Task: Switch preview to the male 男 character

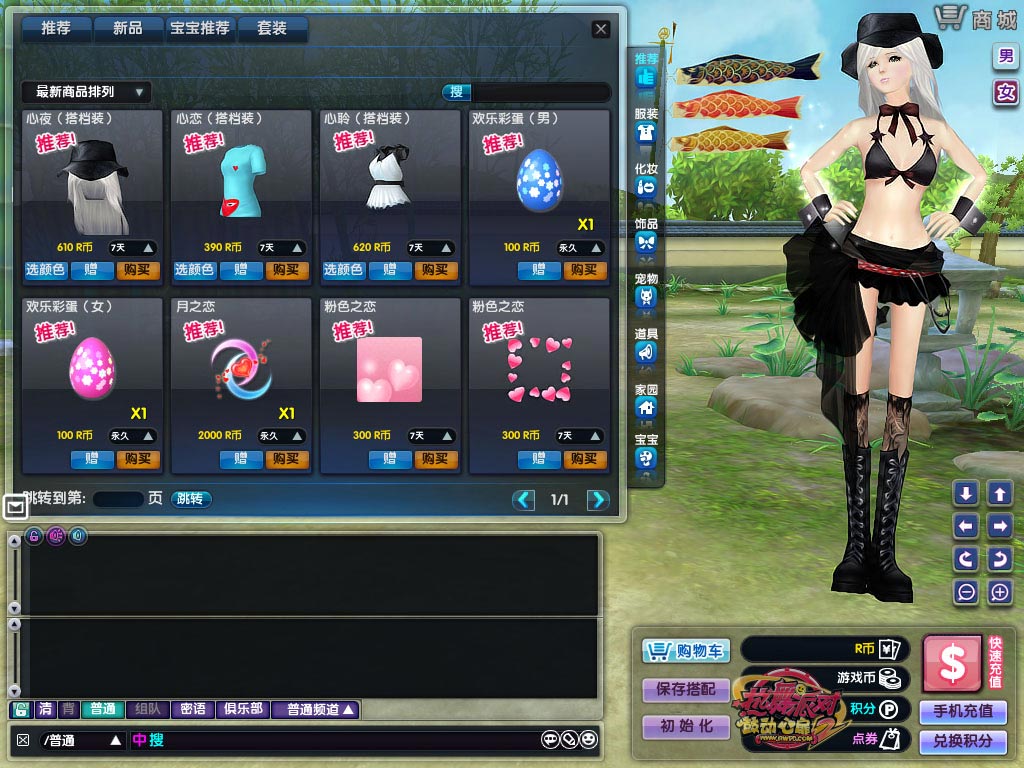Action: 1004,56
